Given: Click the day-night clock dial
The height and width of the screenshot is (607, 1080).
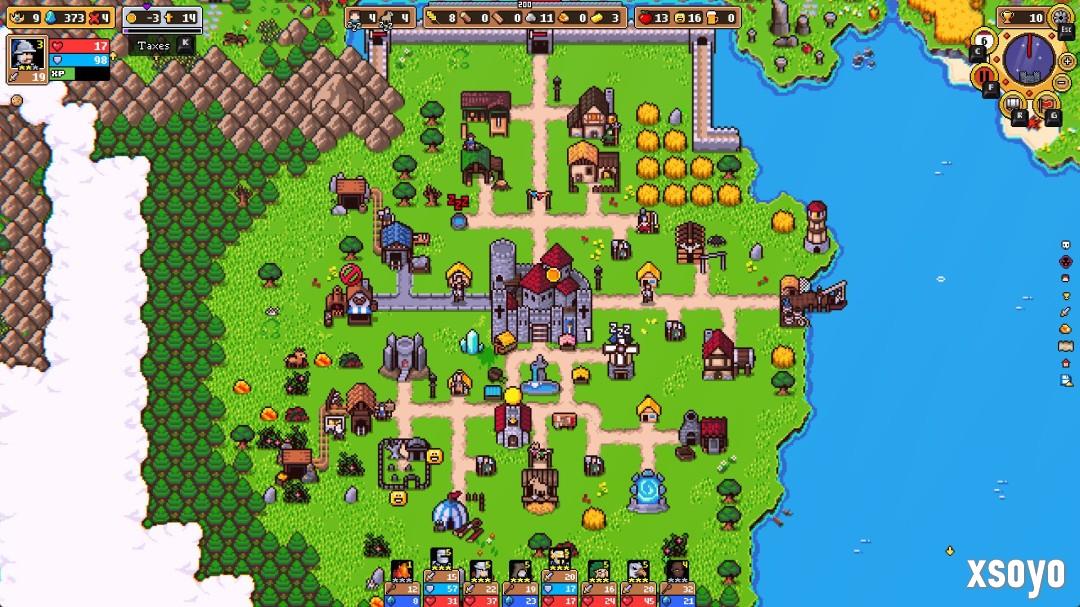Looking at the screenshot, I should coord(1028,59).
